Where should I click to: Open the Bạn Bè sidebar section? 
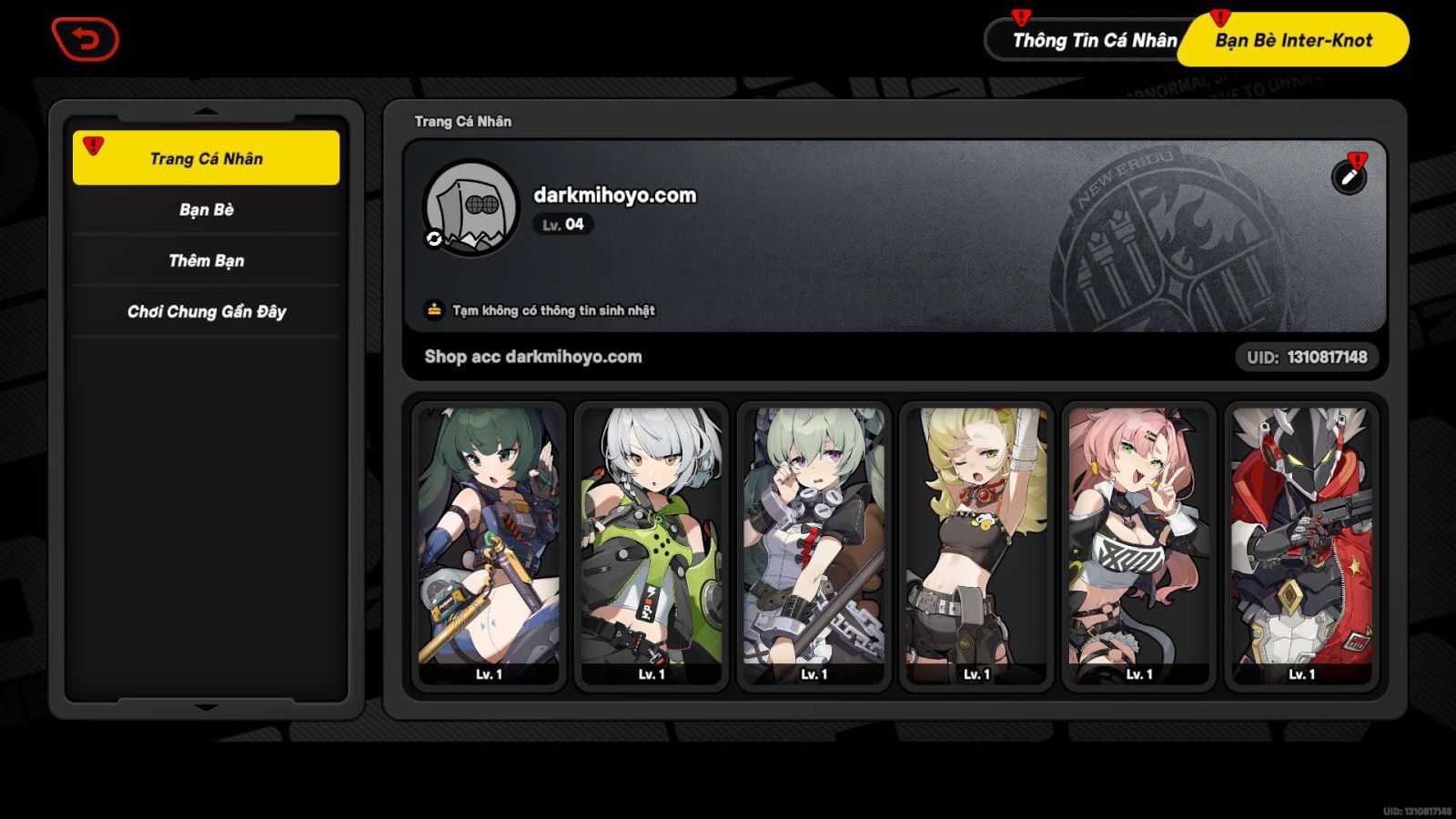click(206, 209)
